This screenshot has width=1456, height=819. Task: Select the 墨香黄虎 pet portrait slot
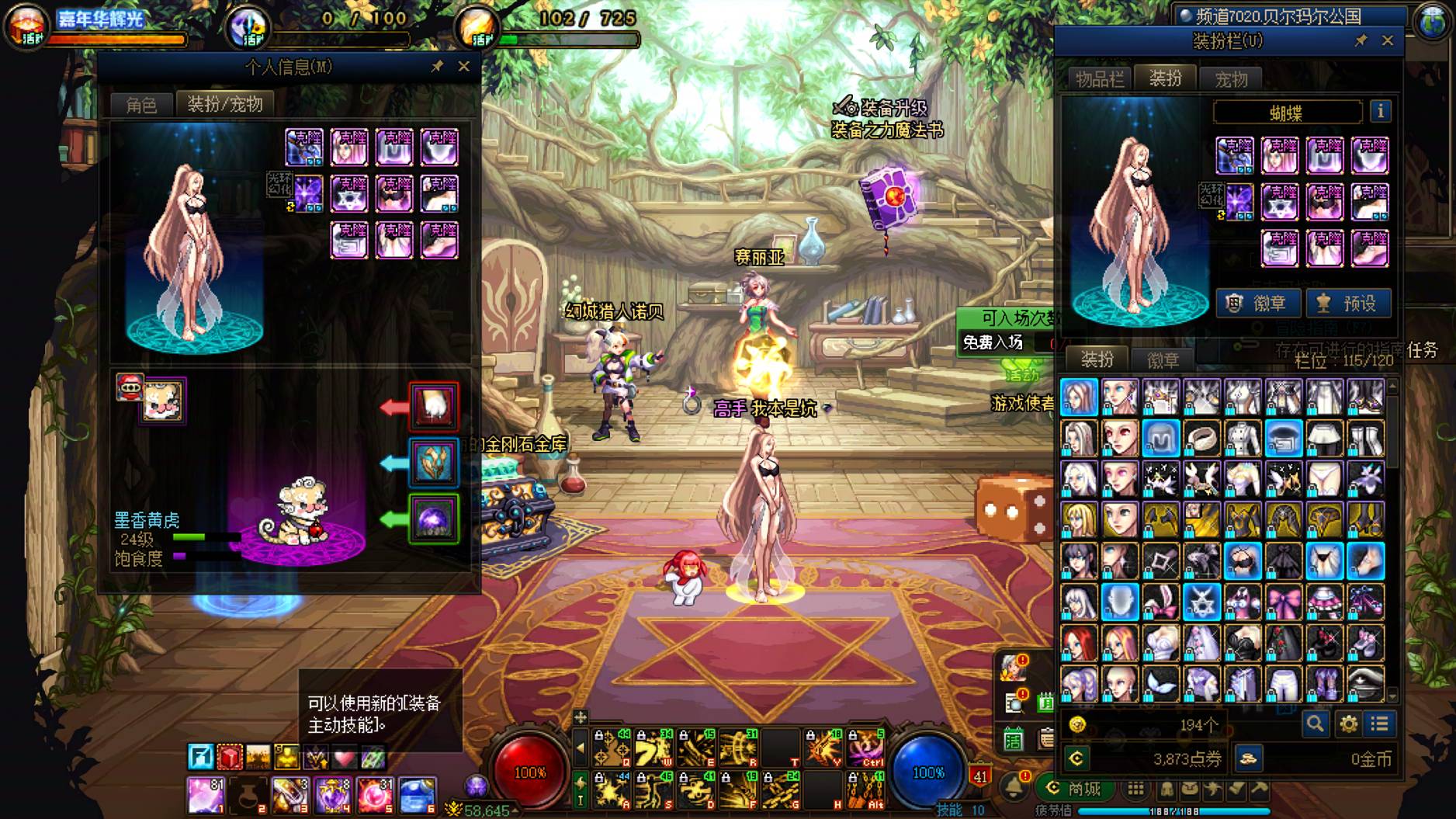point(163,401)
